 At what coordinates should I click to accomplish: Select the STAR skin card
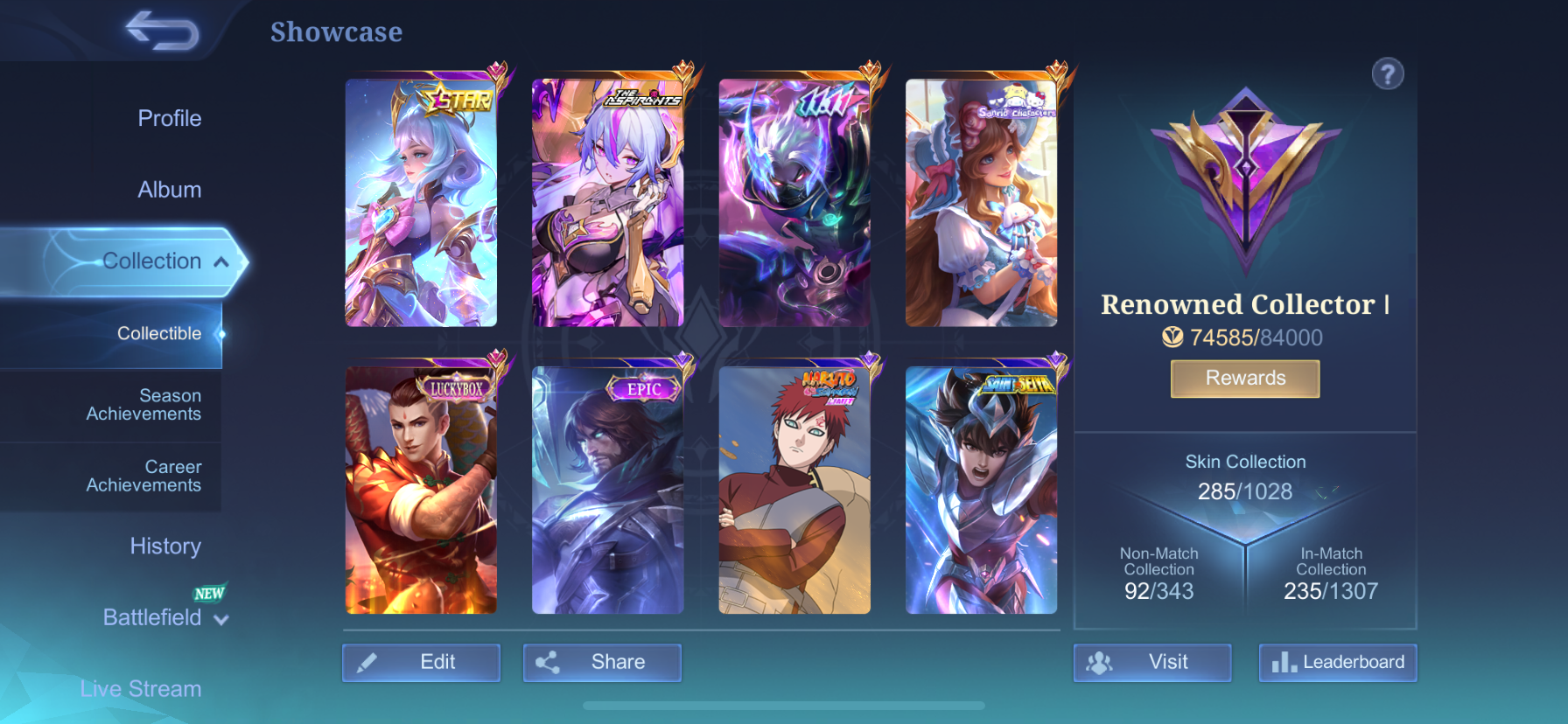[421, 203]
